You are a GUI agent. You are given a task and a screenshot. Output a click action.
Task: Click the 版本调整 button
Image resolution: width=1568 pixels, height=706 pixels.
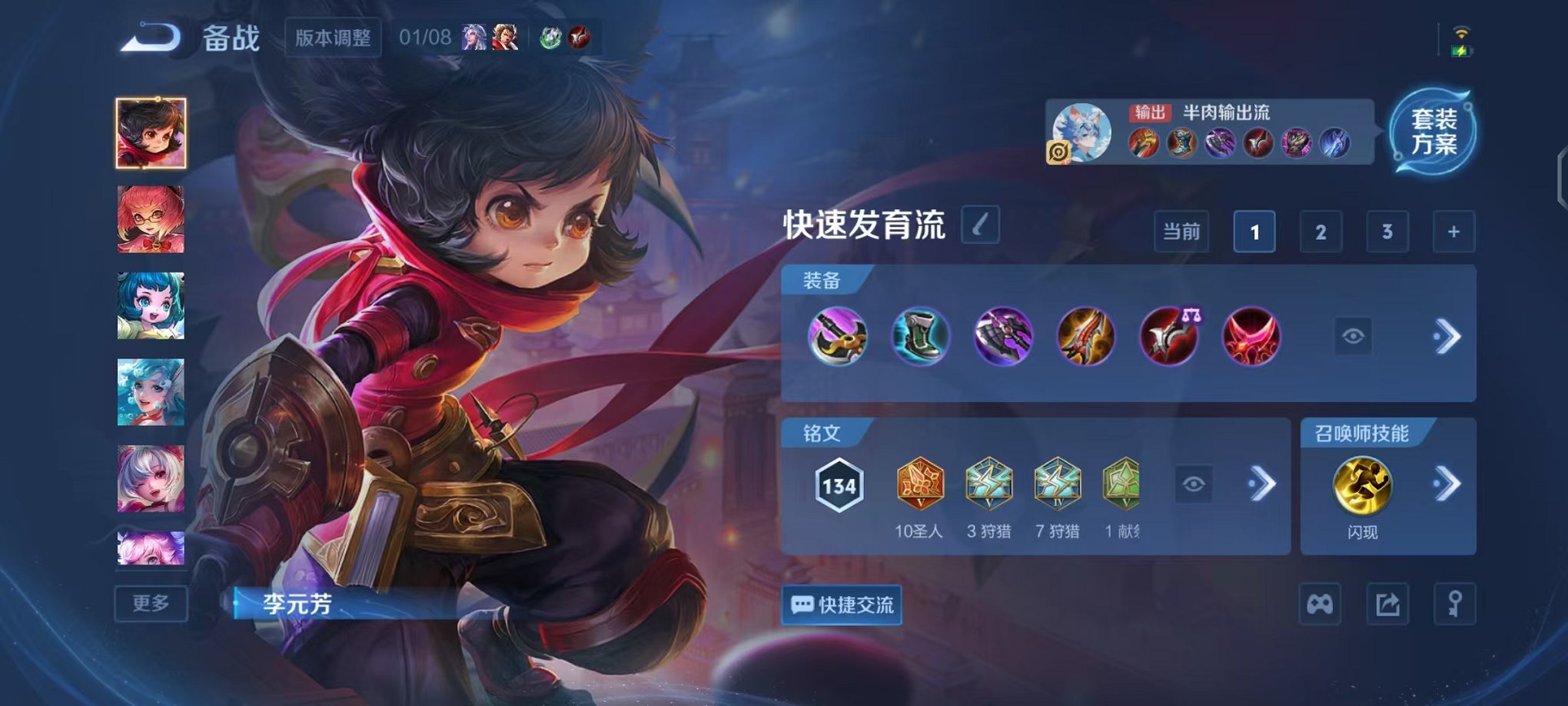point(332,38)
